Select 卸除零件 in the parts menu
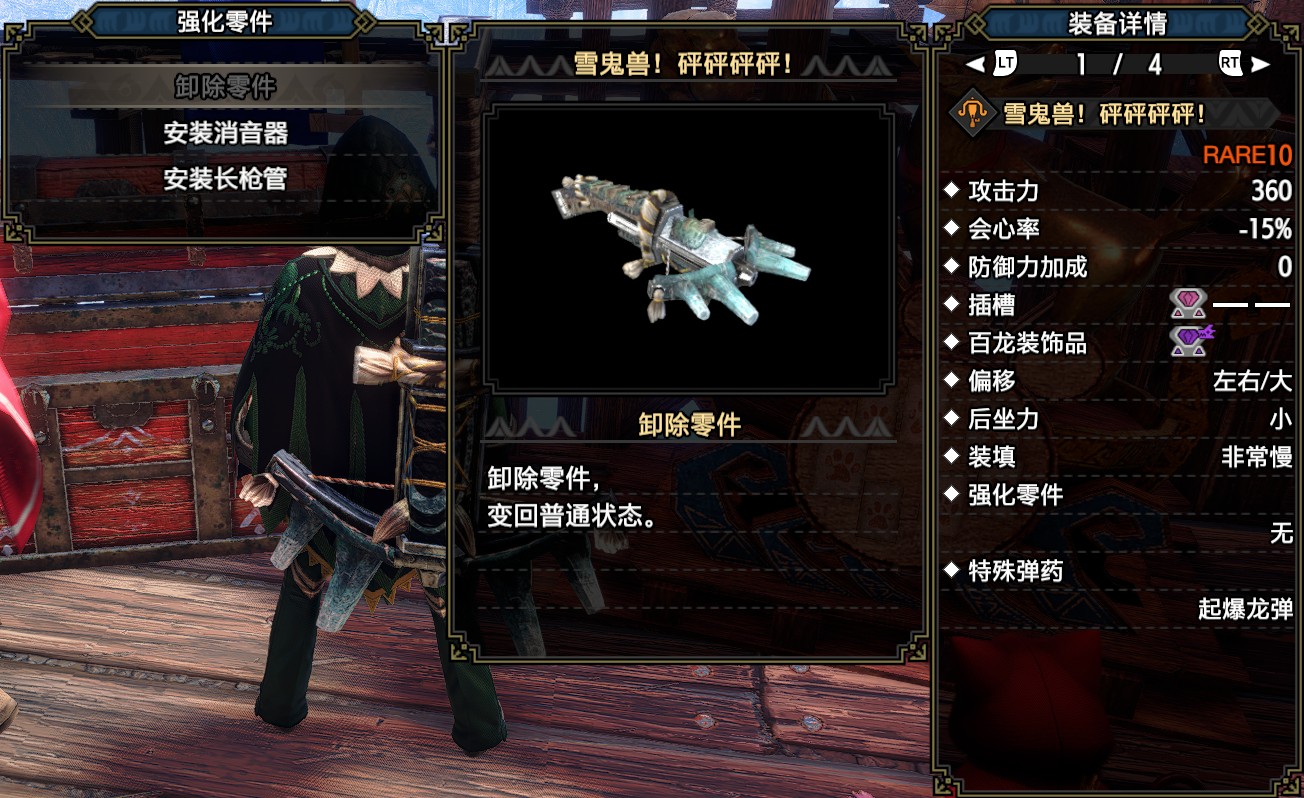This screenshot has height=798, width=1304. [225, 86]
